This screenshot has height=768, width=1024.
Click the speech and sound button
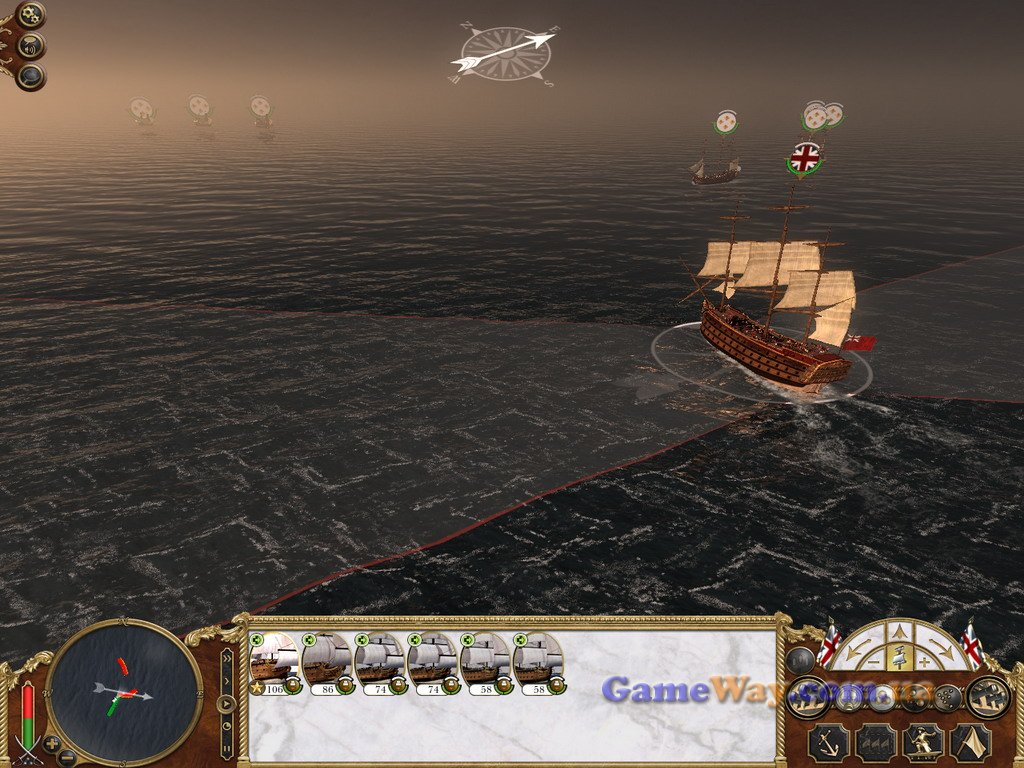pos(31,45)
